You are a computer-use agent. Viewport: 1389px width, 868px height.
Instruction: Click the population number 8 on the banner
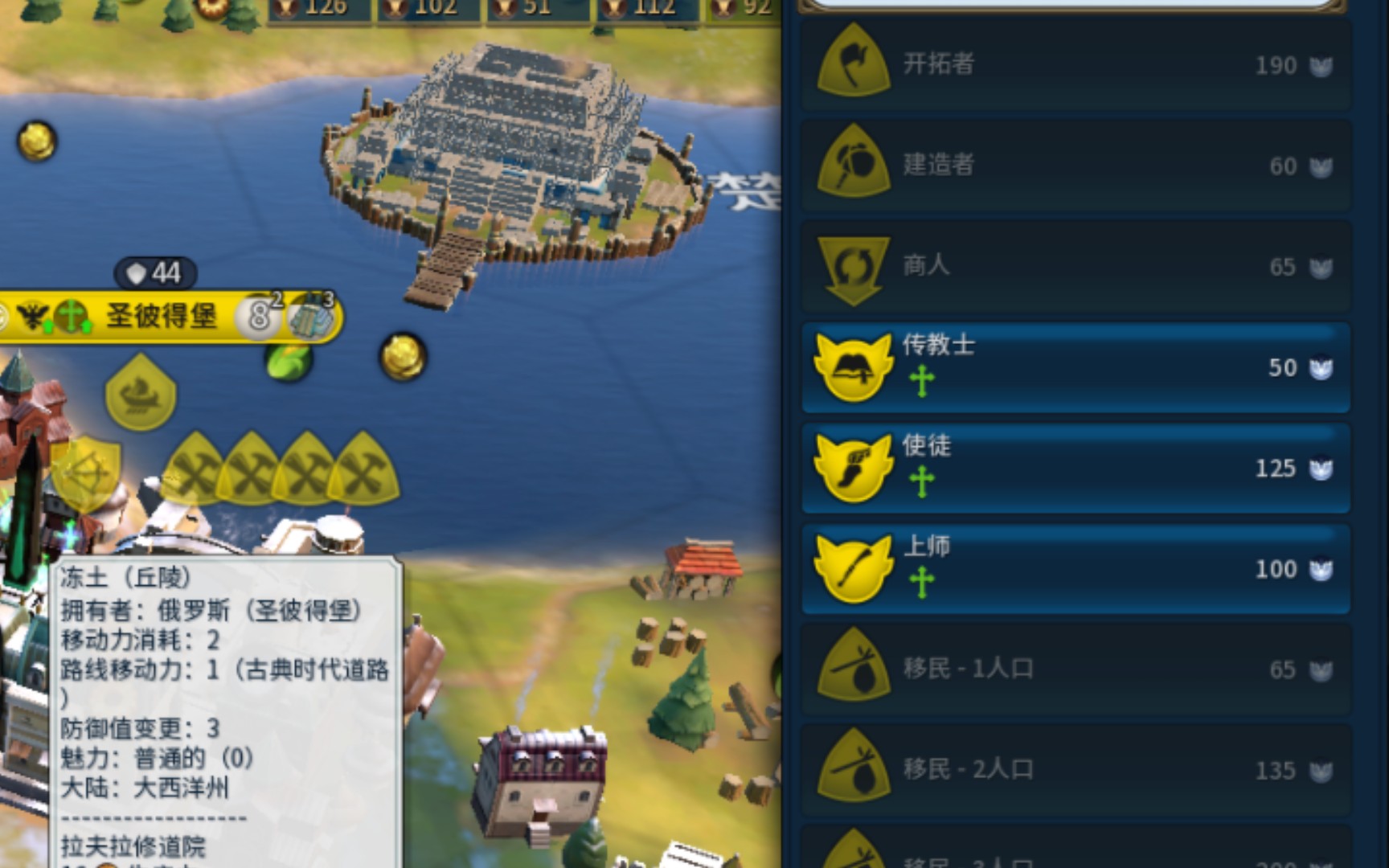(x=257, y=317)
